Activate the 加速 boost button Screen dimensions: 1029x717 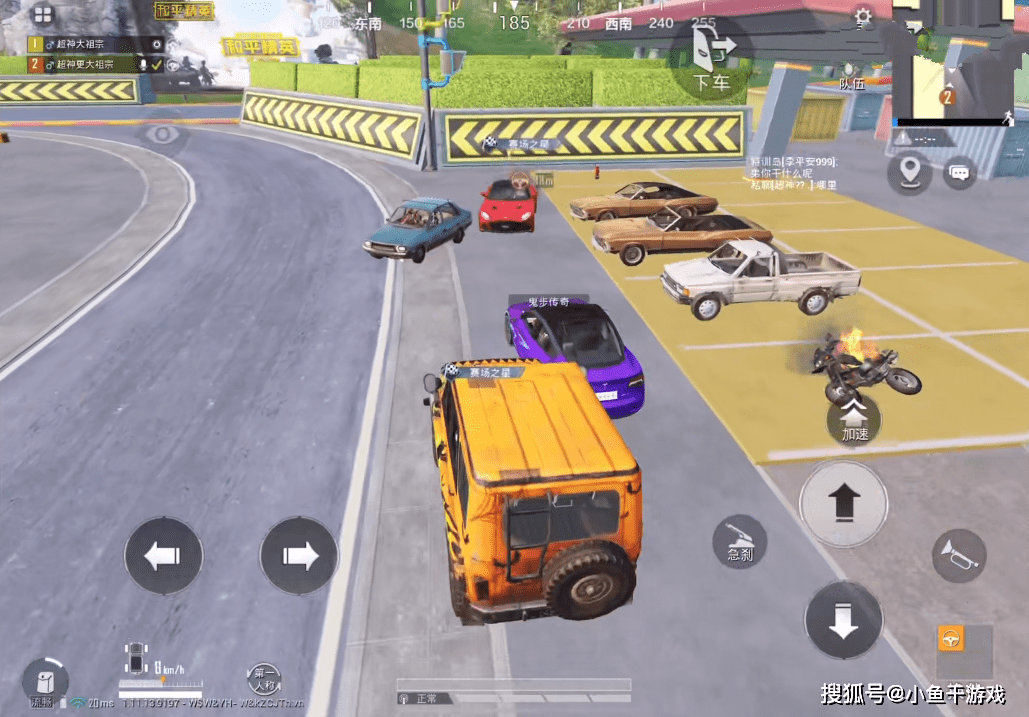(x=854, y=419)
